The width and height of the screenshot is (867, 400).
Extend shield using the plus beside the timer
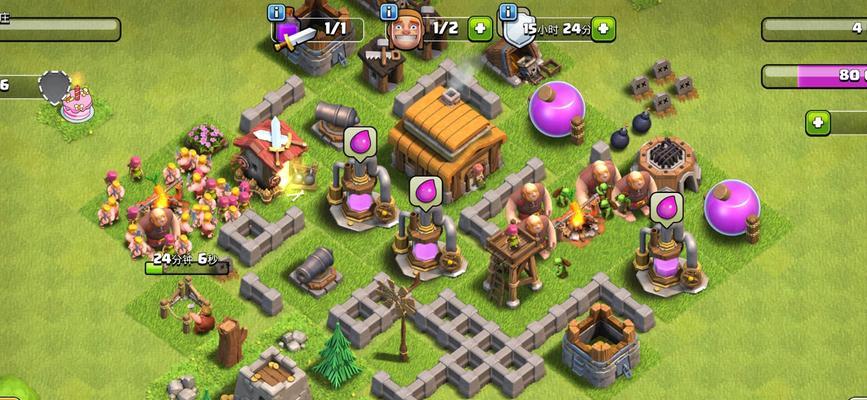pyautogui.click(x=603, y=28)
